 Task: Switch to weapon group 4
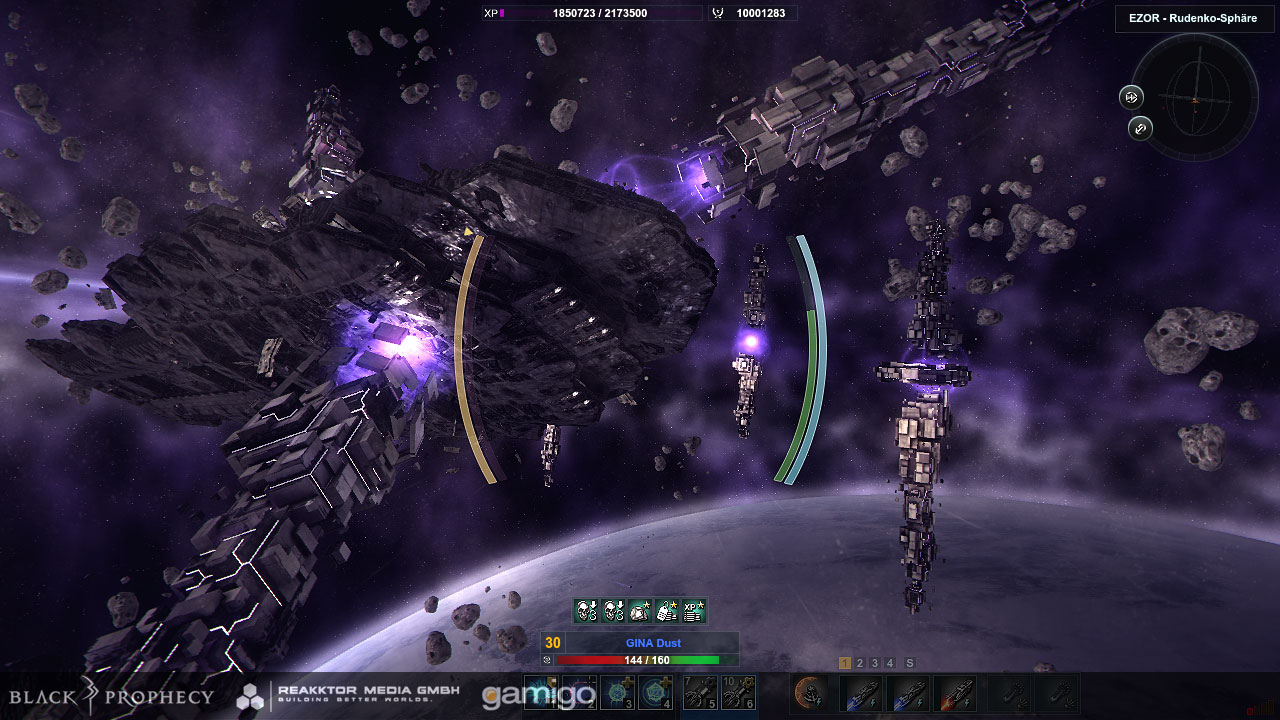[890, 663]
